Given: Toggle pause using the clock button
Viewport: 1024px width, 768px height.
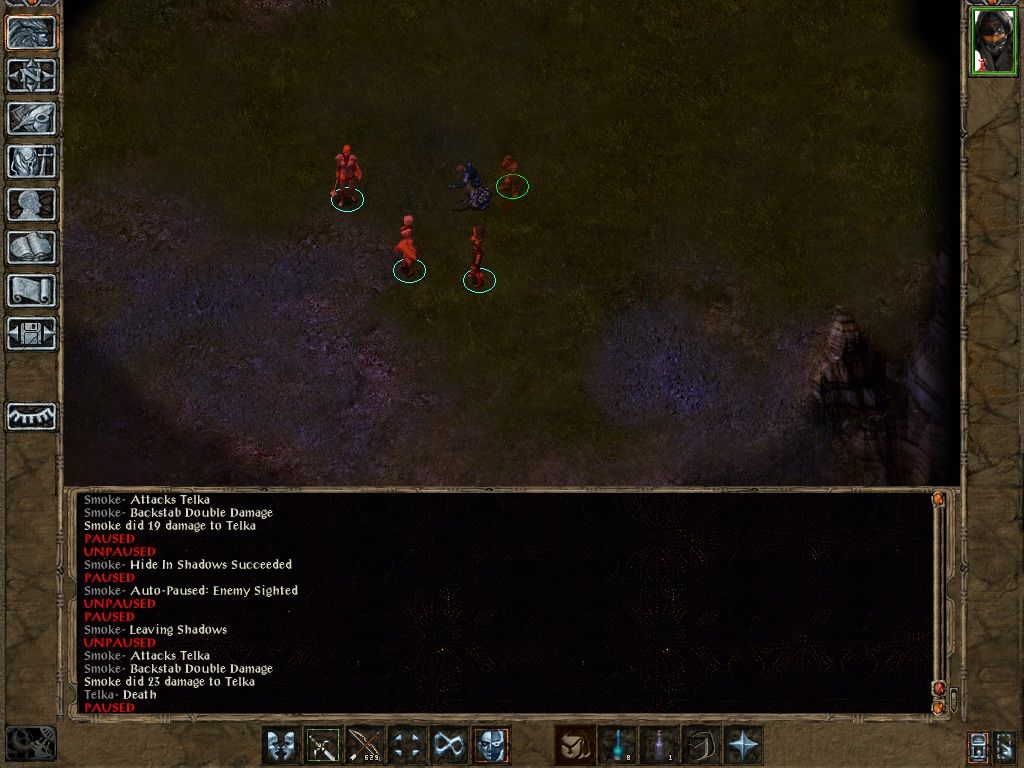Looking at the screenshot, I should pos(30,743).
